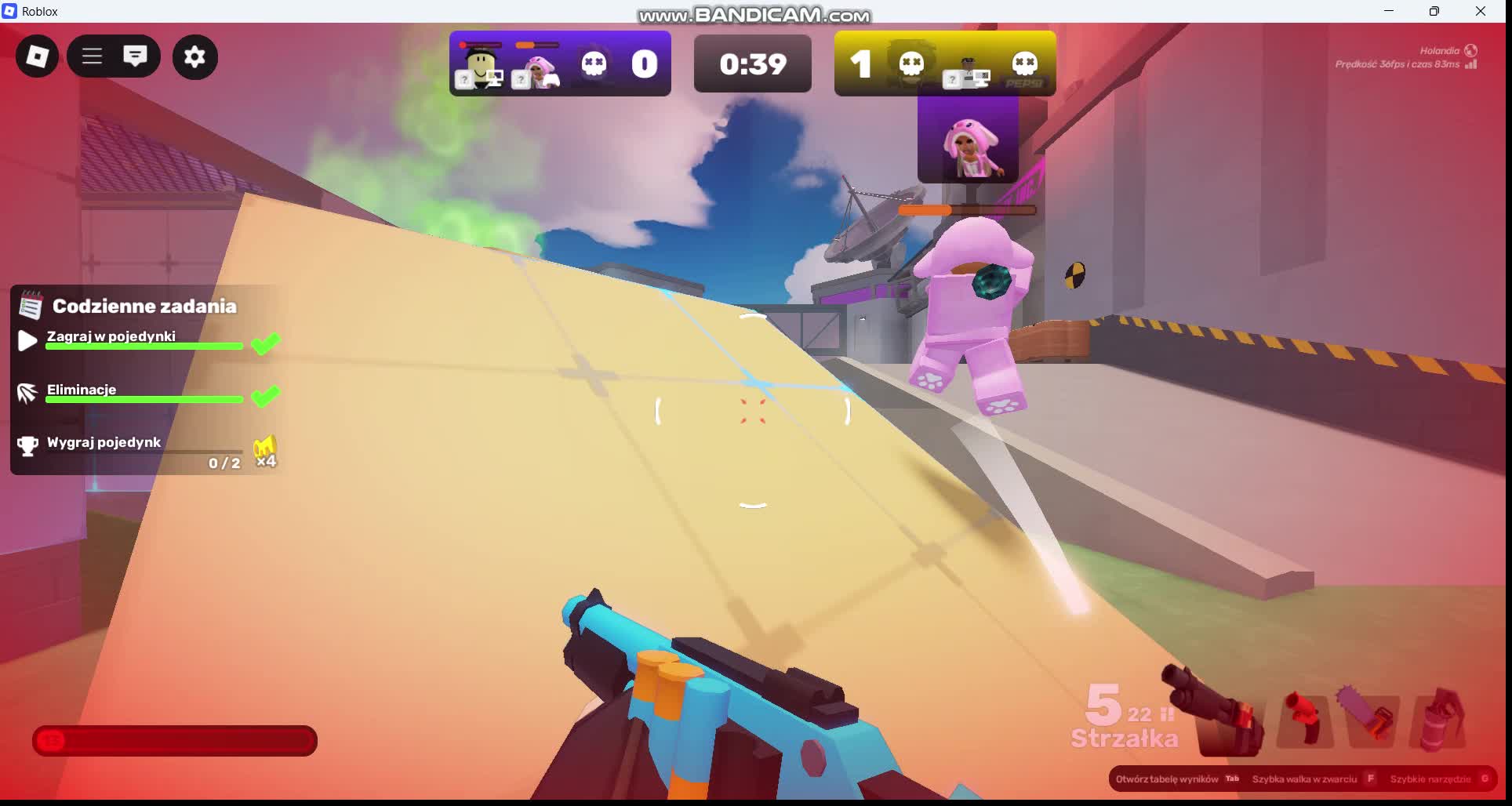The image size is (1512, 806).
Task: Choose the grenade utility slot
Action: pos(1438,717)
